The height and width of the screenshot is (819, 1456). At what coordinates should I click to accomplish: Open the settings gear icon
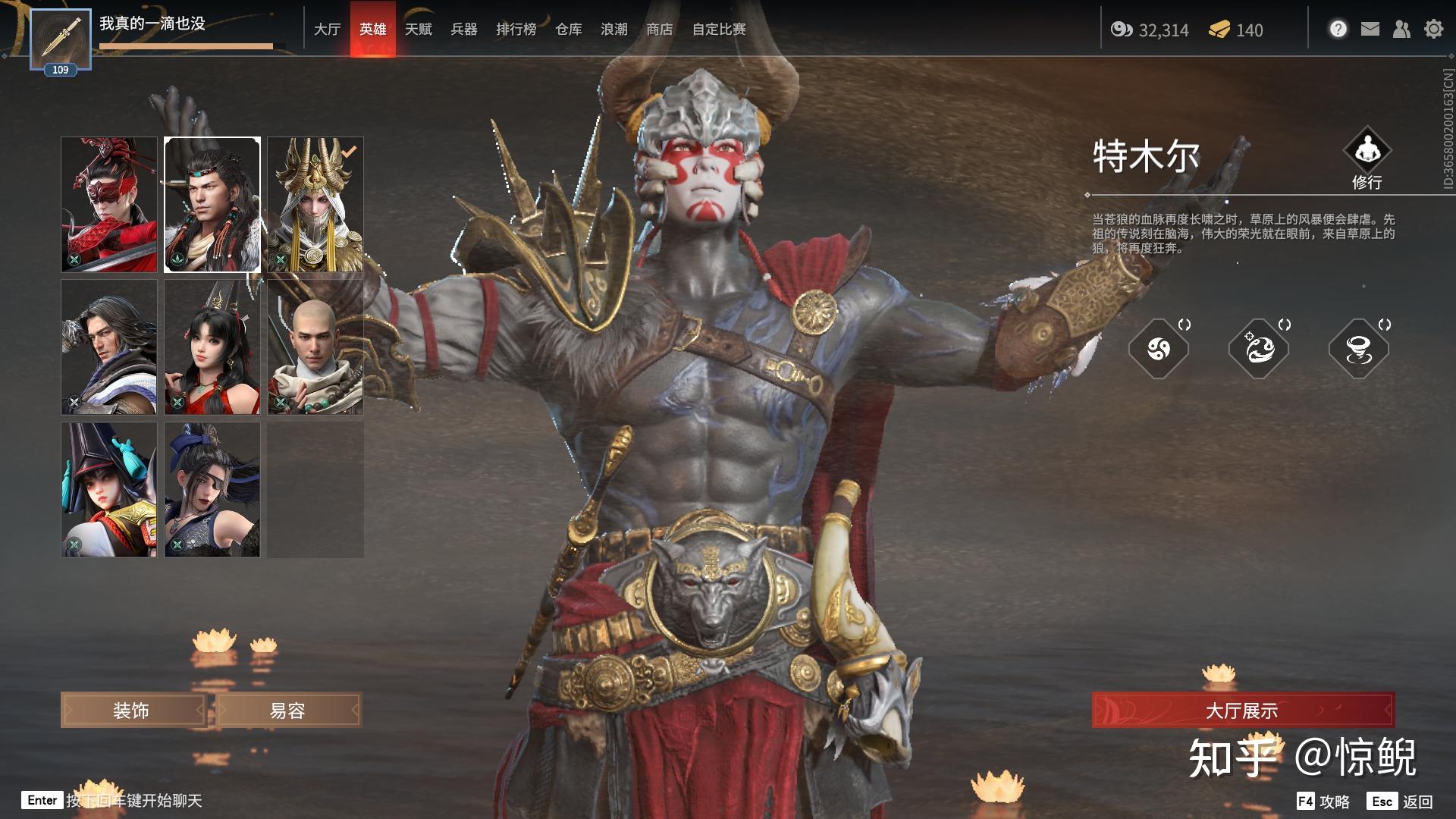1433,29
